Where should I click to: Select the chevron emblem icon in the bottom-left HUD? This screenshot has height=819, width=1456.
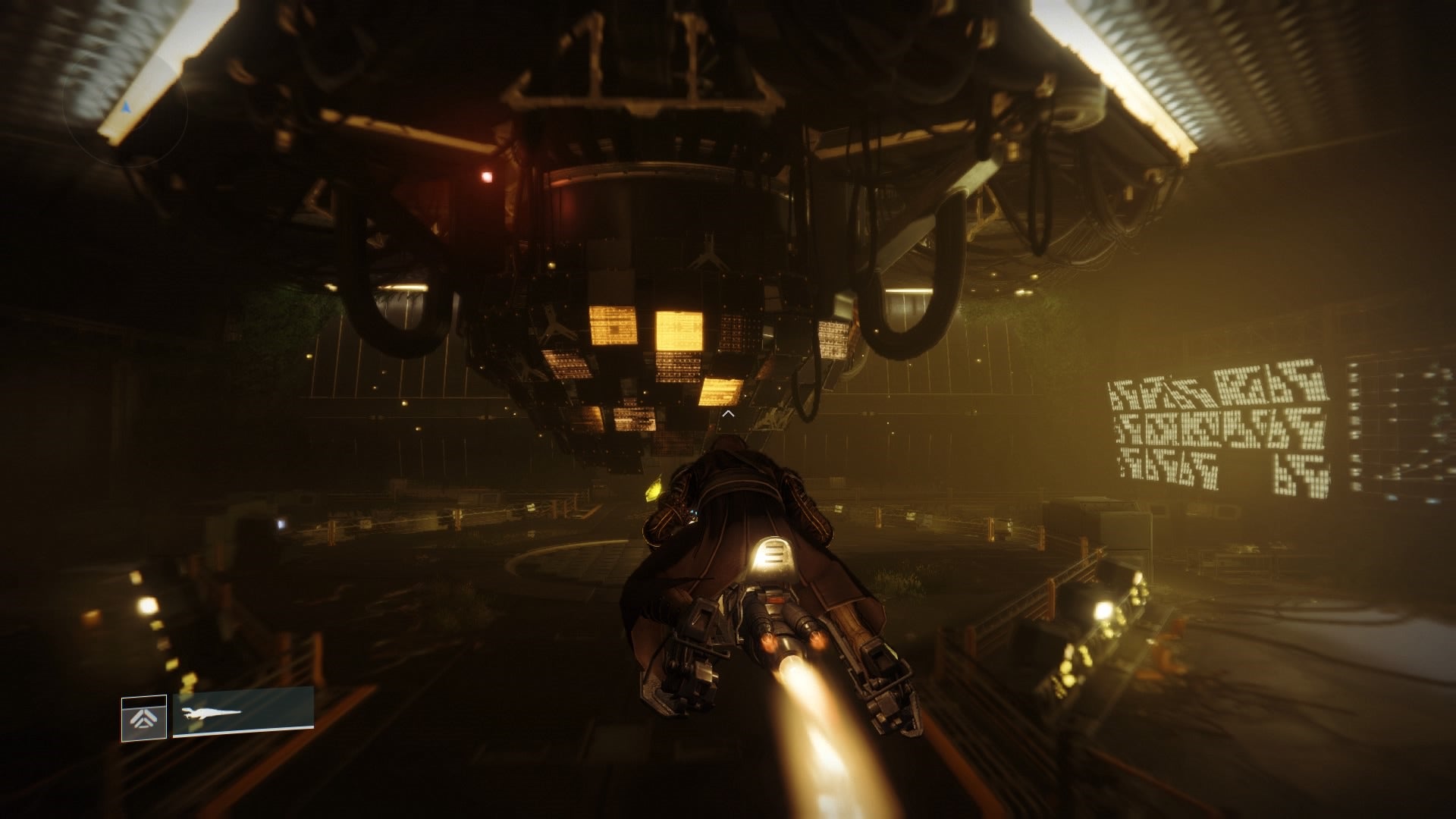144,718
